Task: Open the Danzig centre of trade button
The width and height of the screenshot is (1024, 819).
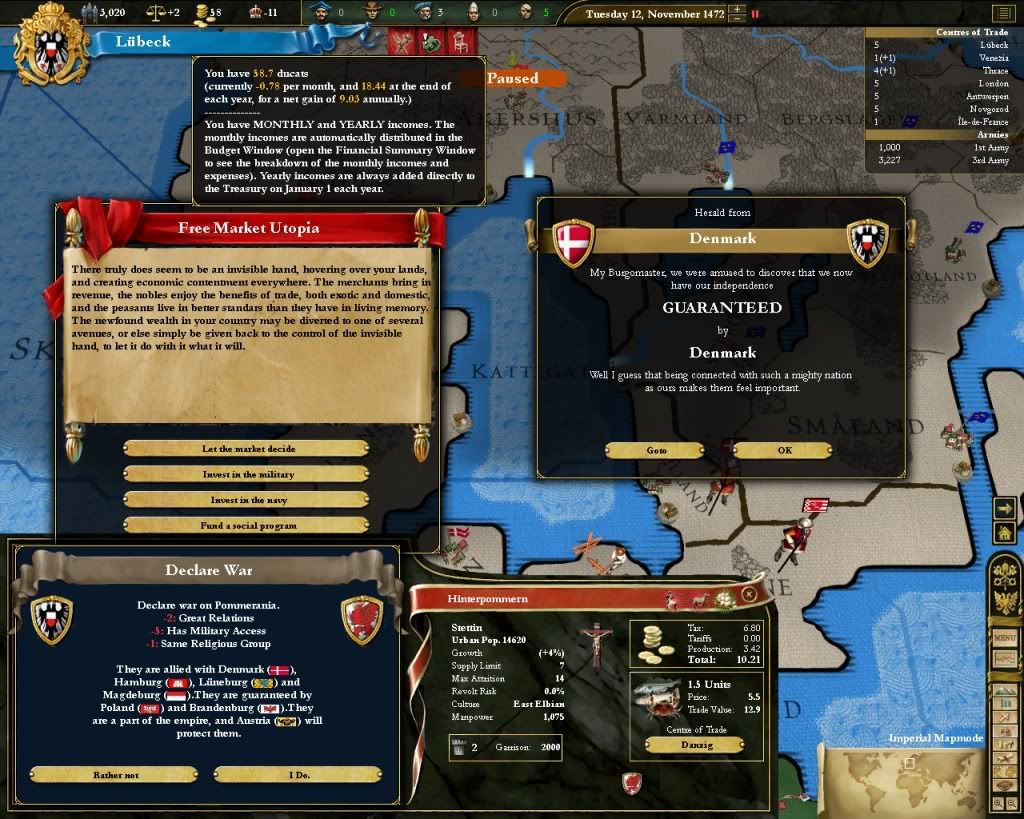Action: [x=693, y=745]
